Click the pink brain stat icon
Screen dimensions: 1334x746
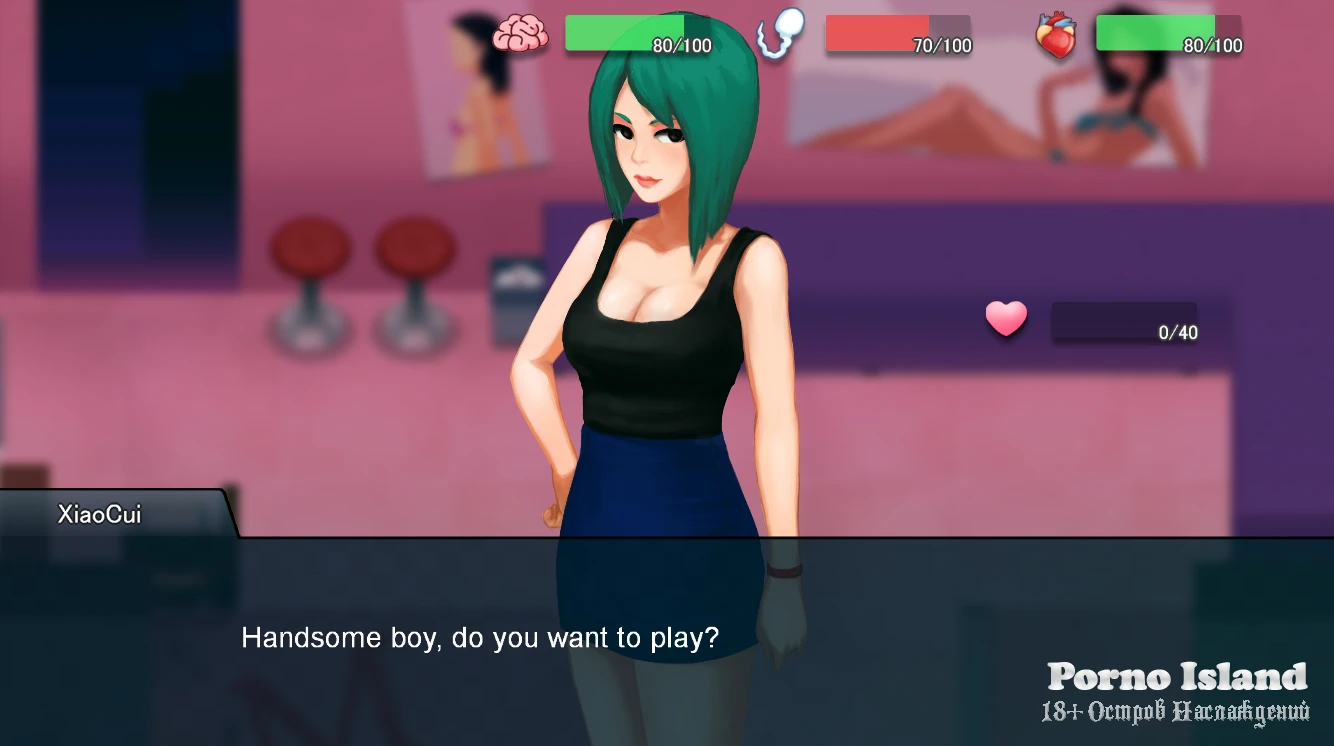pos(521,34)
